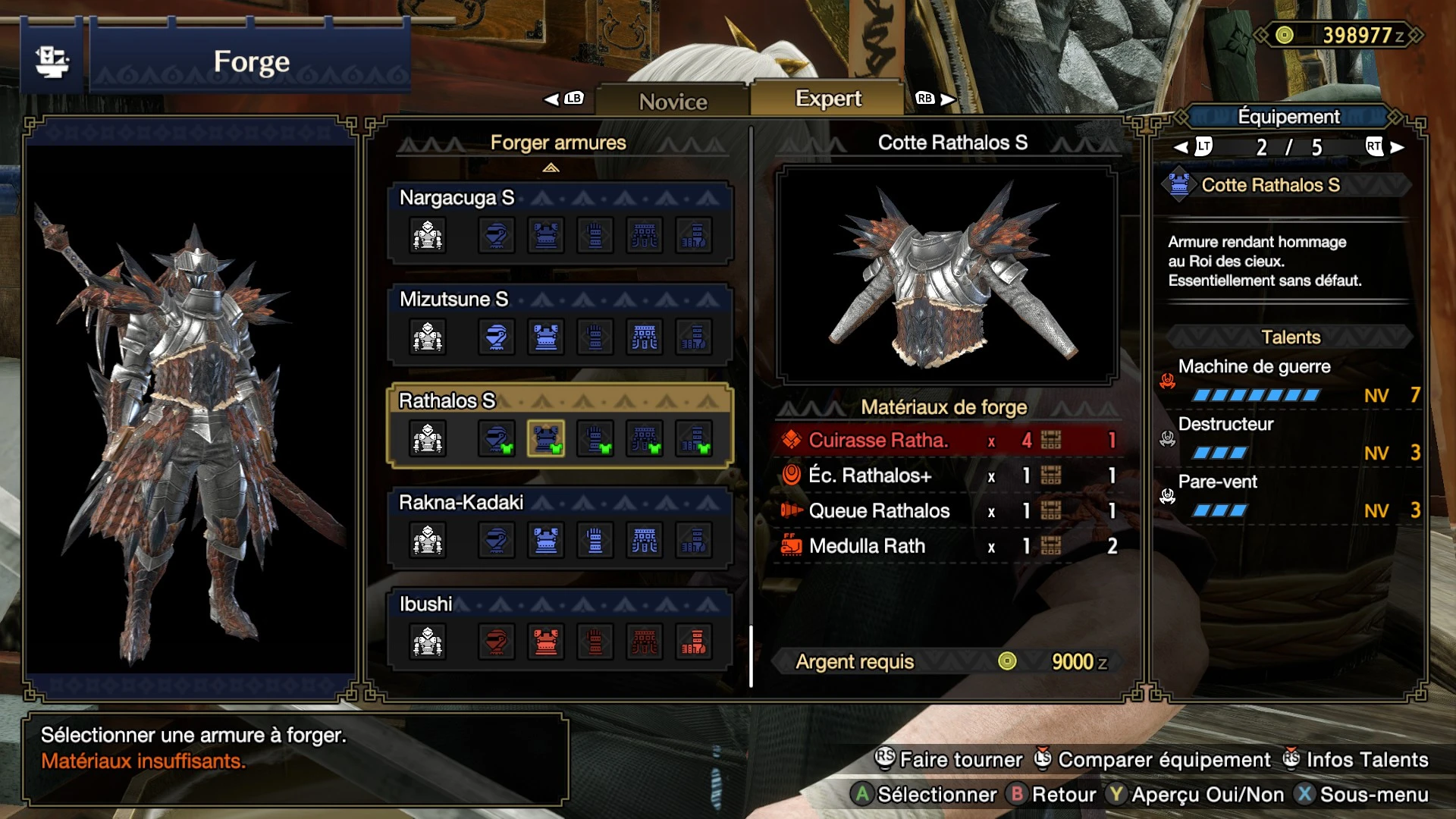Select the Rathalos S full set icon
Screen dimensions: 1456x819
428,438
